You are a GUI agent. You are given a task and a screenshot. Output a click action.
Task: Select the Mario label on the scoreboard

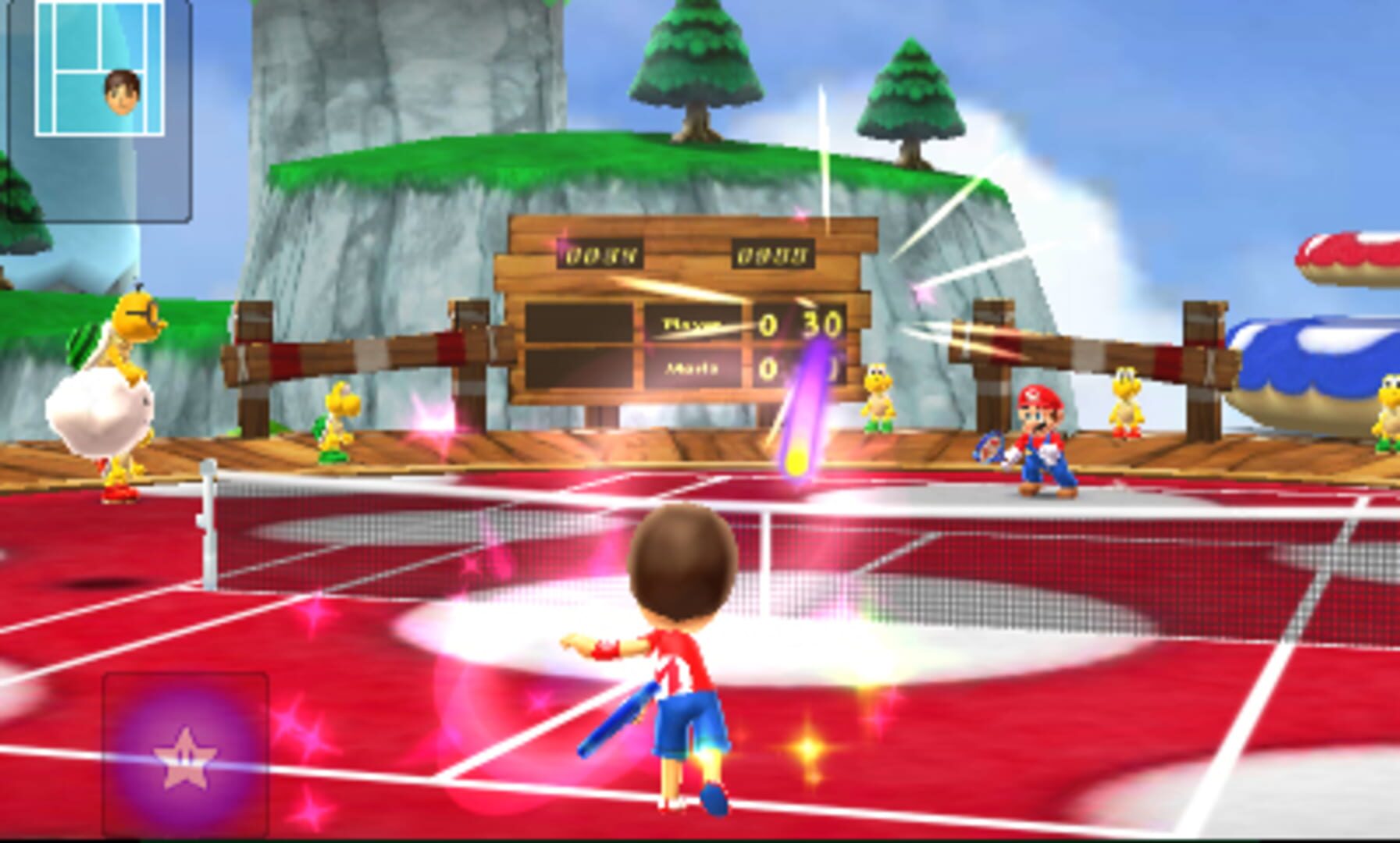click(x=693, y=368)
